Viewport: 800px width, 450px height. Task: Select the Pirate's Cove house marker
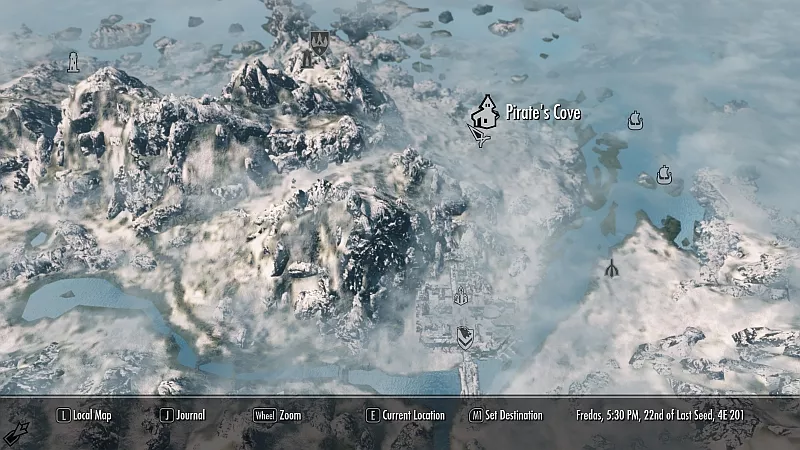coord(485,111)
